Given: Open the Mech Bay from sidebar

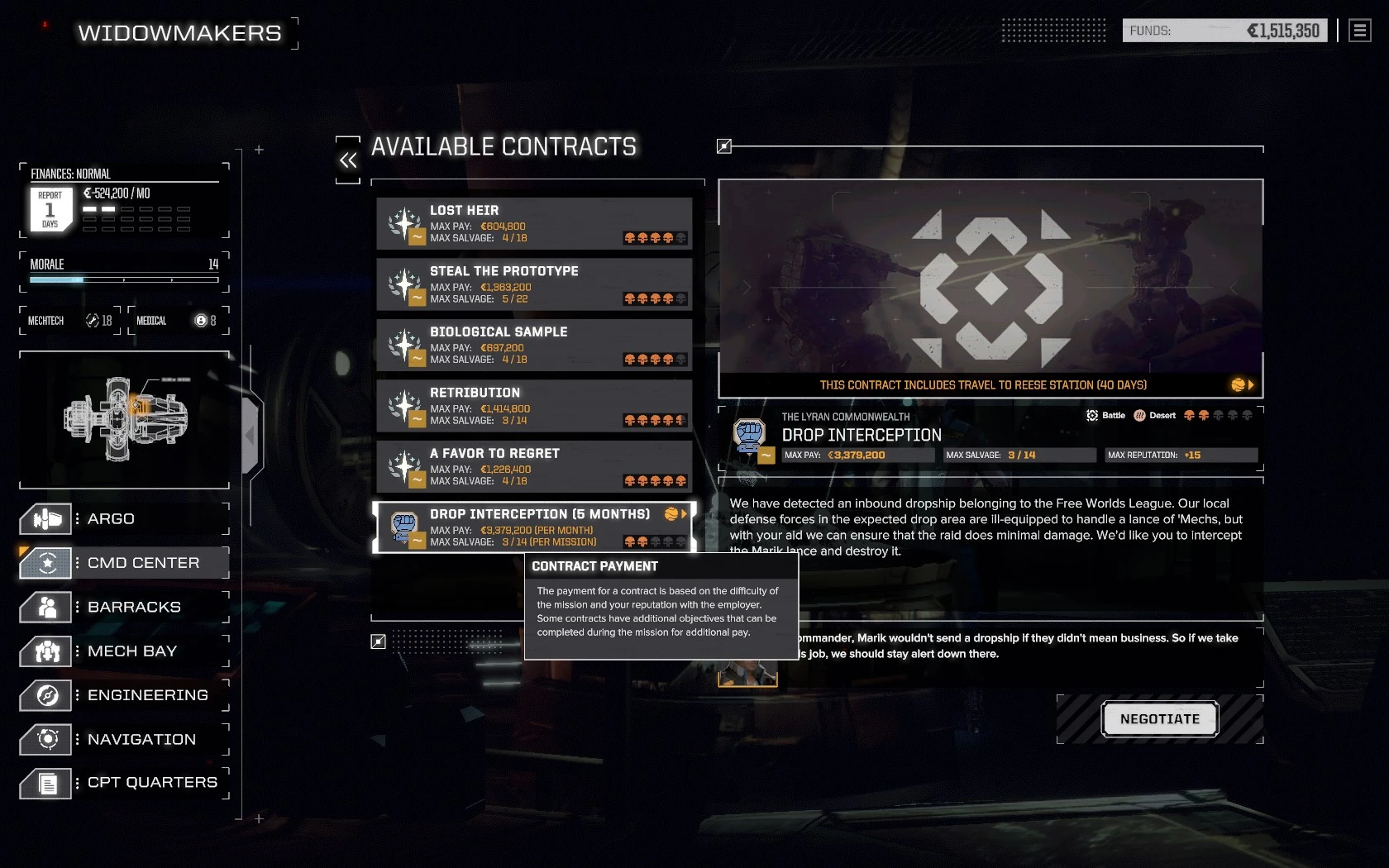Looking at the screenshot, I should (45, 651).
